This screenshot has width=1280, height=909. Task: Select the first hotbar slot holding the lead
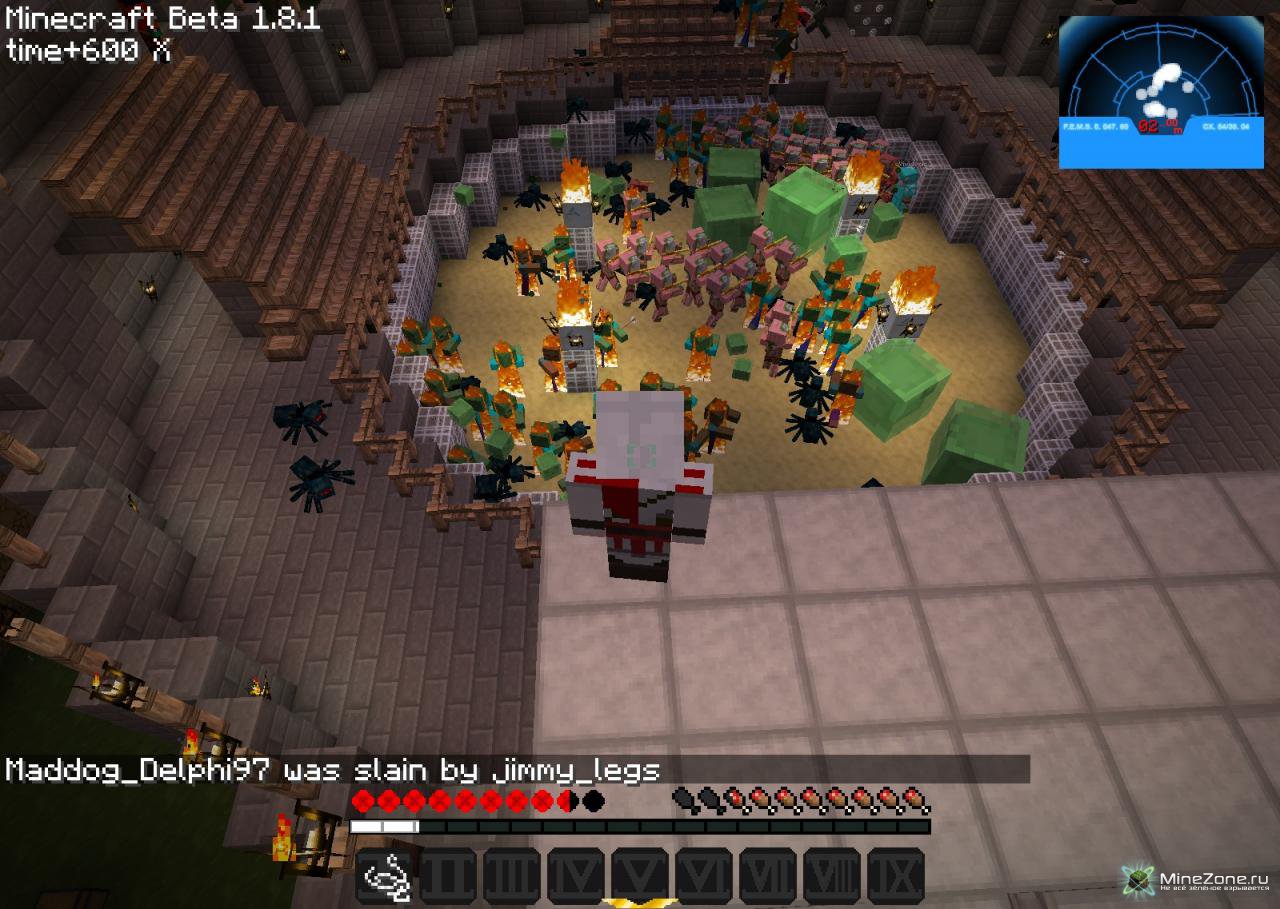click(387, 875)
